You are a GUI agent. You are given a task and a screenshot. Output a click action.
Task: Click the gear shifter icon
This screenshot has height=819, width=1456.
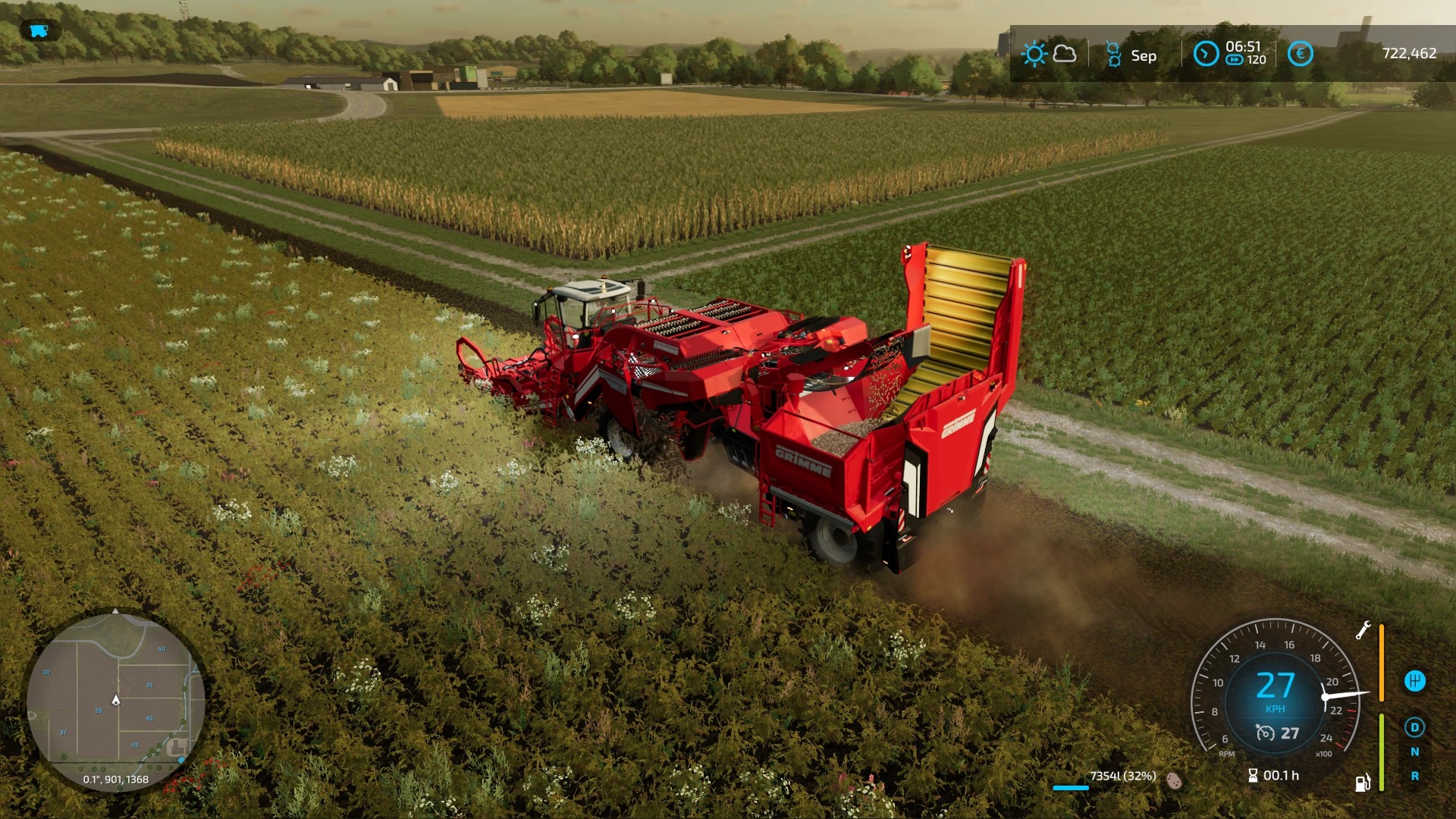pos(1414,681)
